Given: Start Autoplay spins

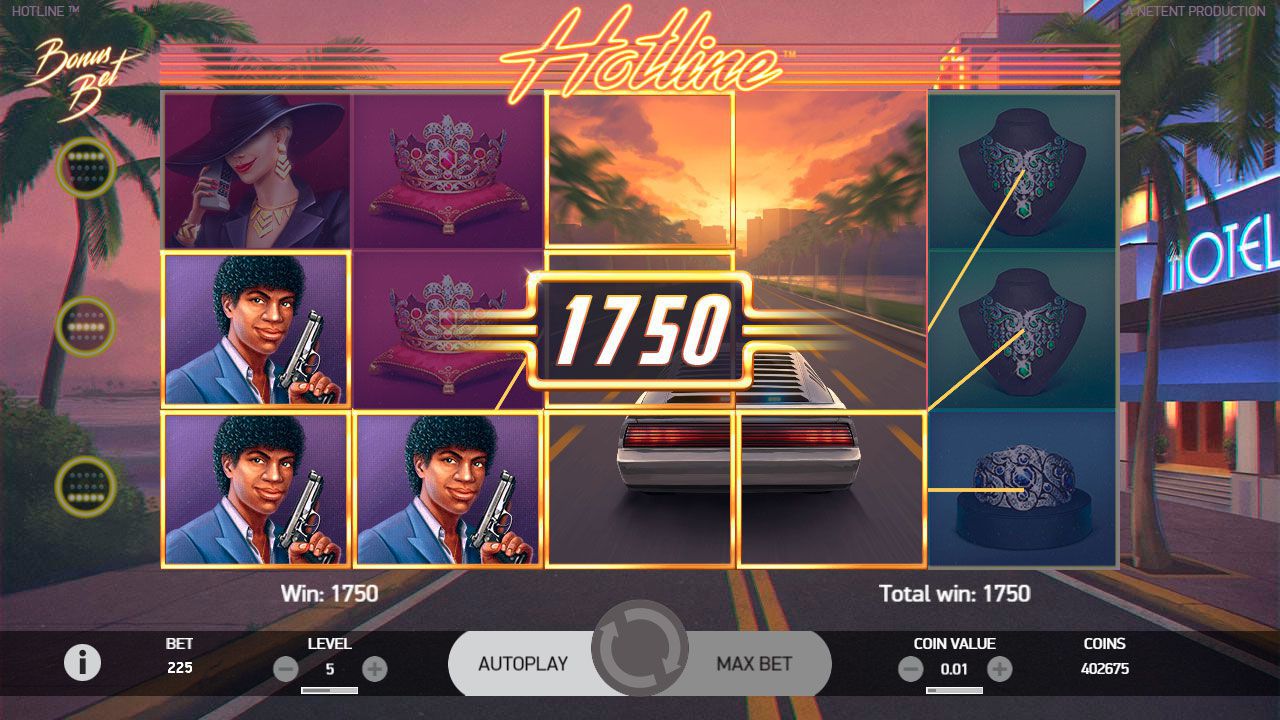Looking at the screenshot, I should click(x=522, y=663).
